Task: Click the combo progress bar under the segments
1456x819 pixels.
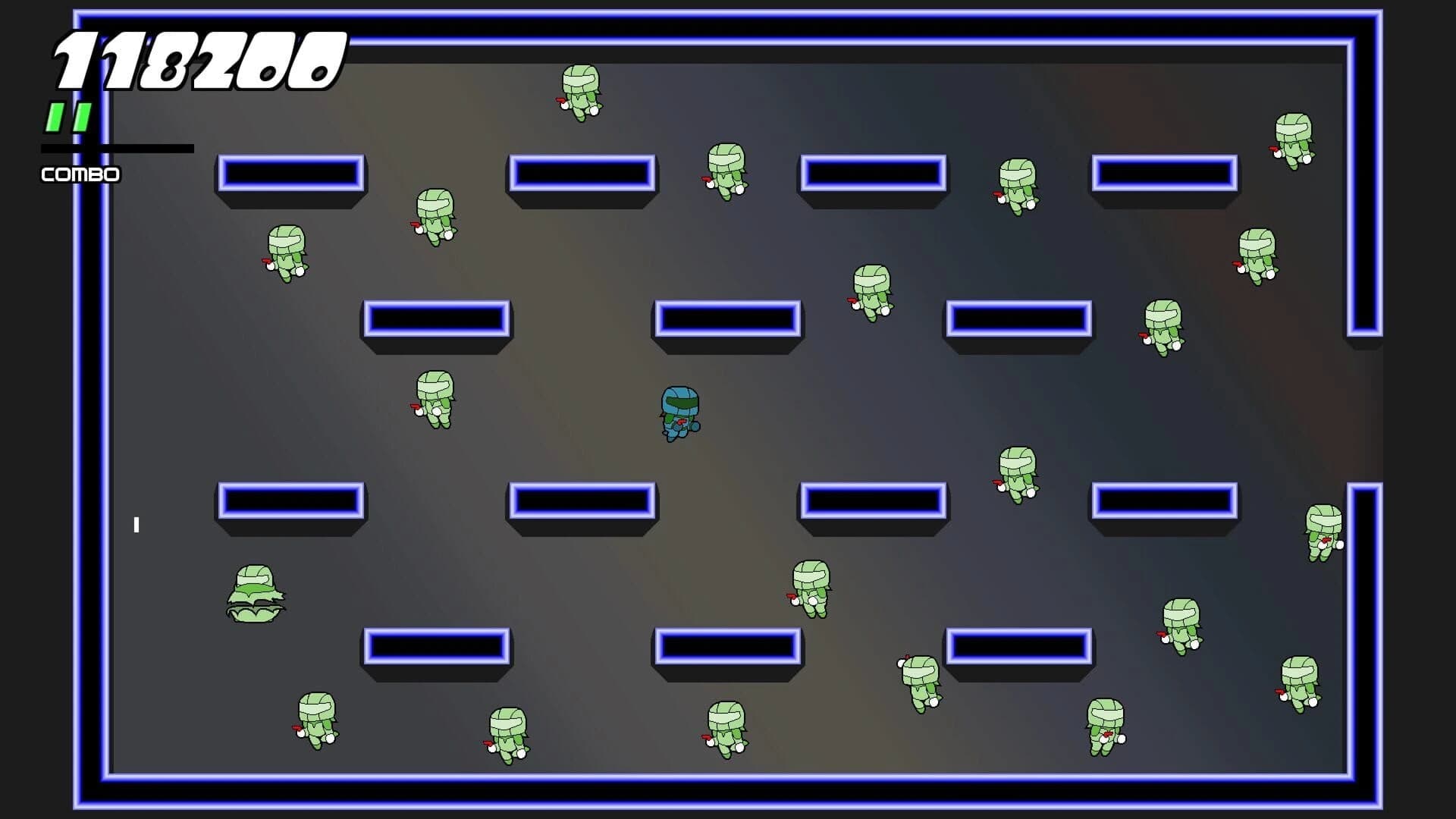Action: pyautogui.click(x=114, y=149)
